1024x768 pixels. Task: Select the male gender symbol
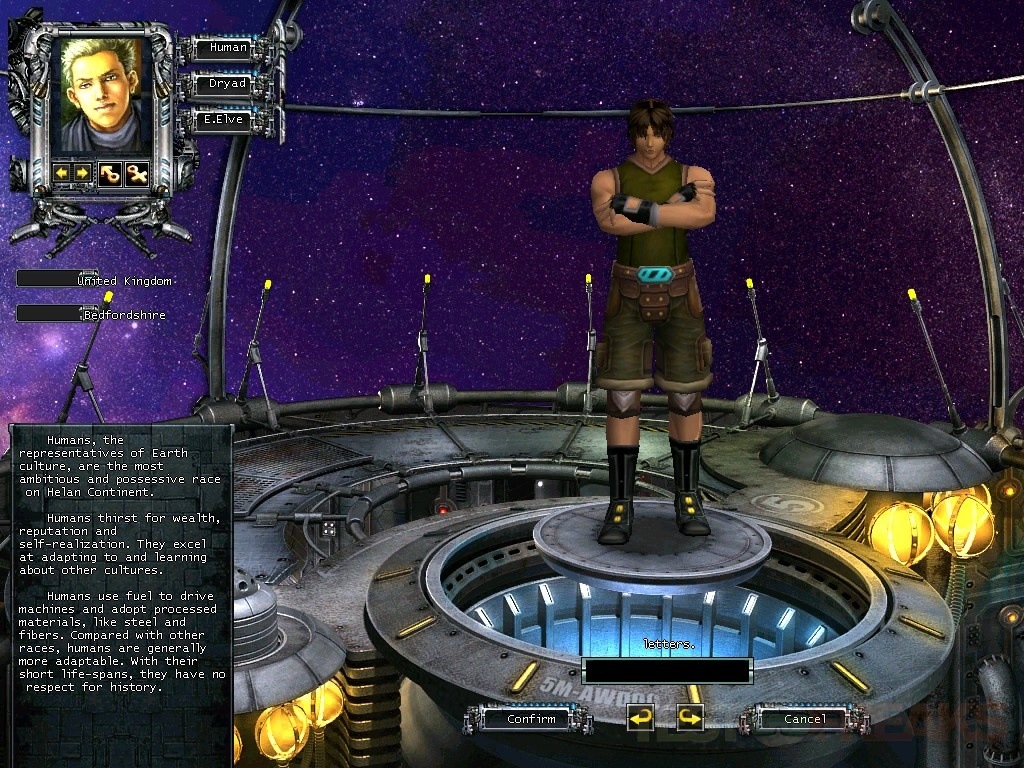tap(109, 173)
